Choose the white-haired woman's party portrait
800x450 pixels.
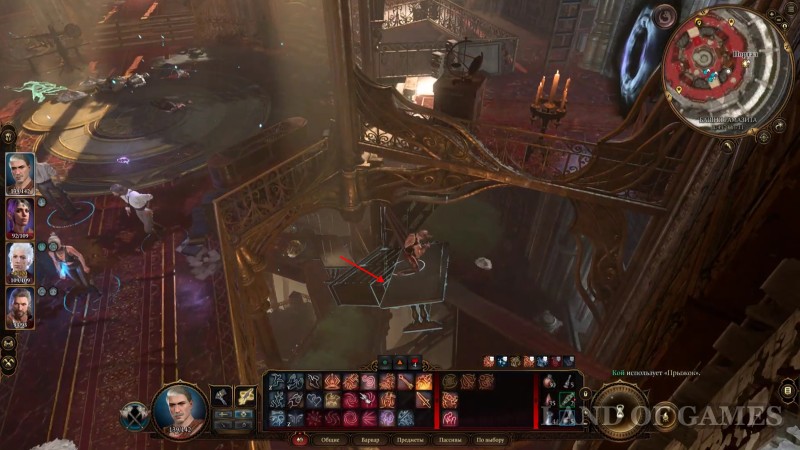pos(20,262)
